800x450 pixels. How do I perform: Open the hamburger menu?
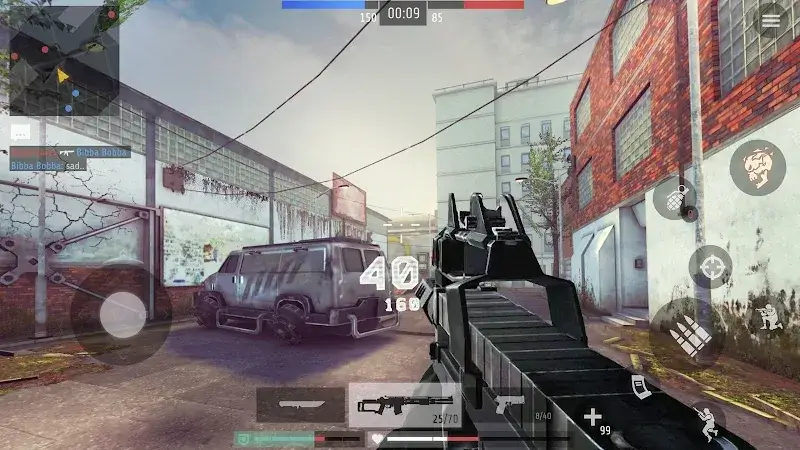click(770, 21)
